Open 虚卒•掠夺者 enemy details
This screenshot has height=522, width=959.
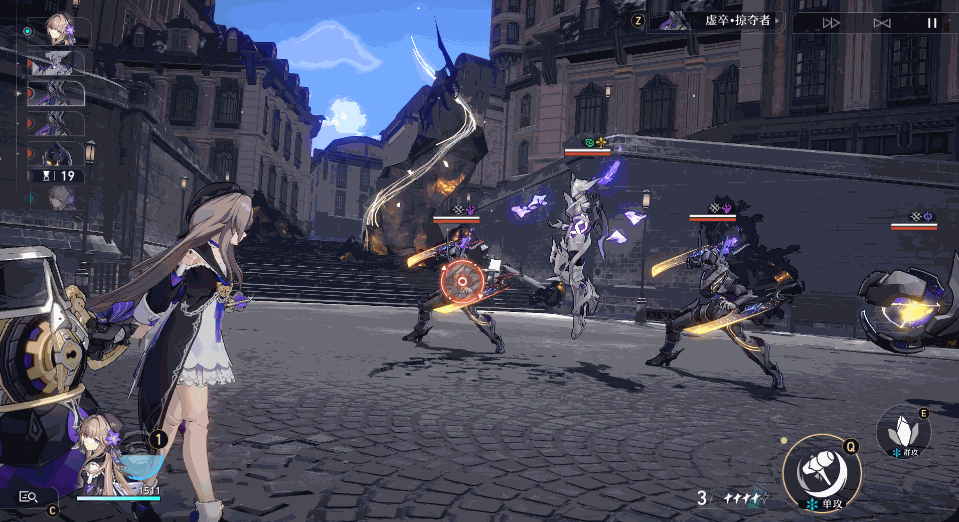[x=718, y=21]
